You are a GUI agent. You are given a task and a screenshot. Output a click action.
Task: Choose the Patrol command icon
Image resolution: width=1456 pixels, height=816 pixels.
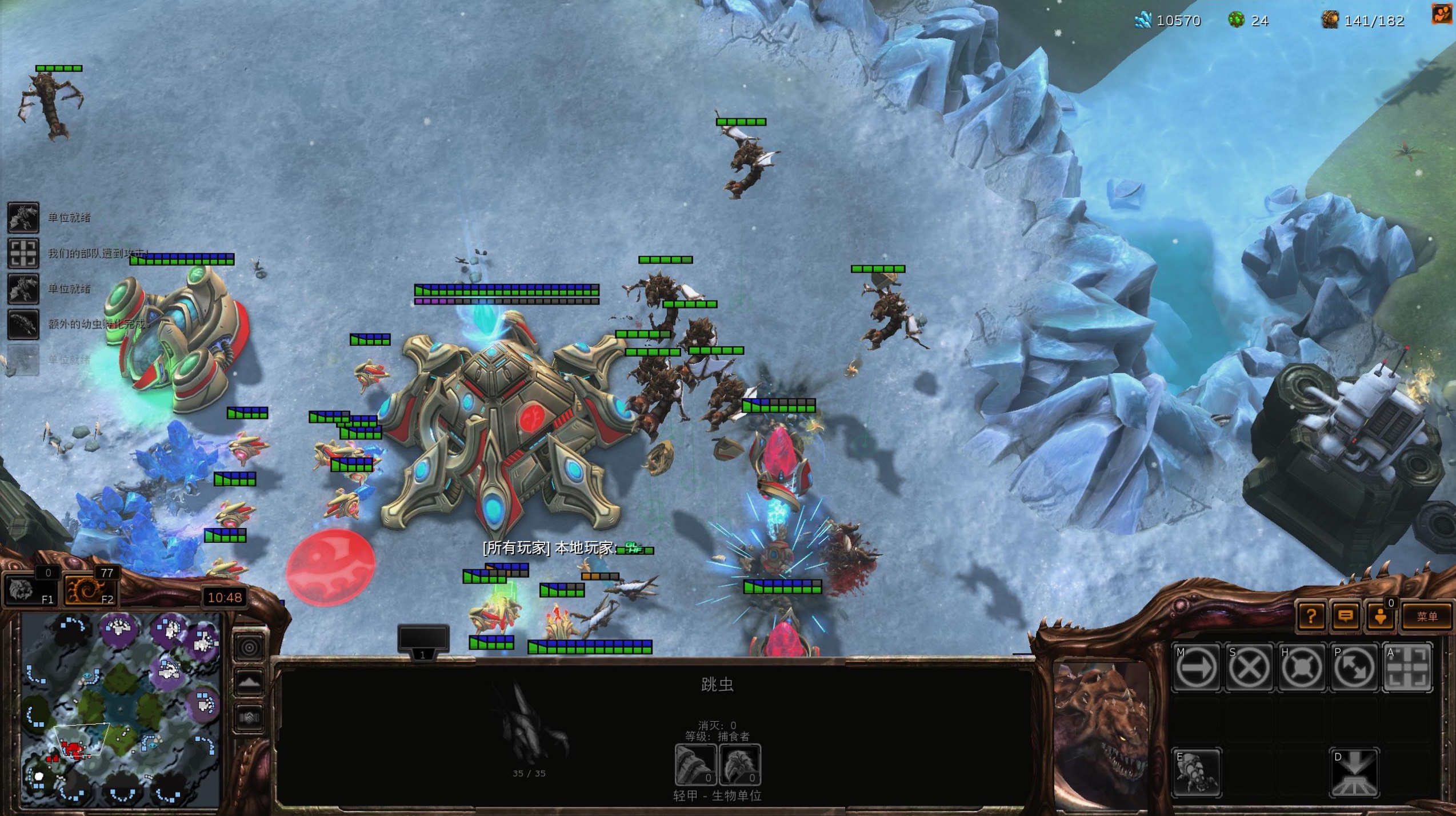coord(1354,667)
